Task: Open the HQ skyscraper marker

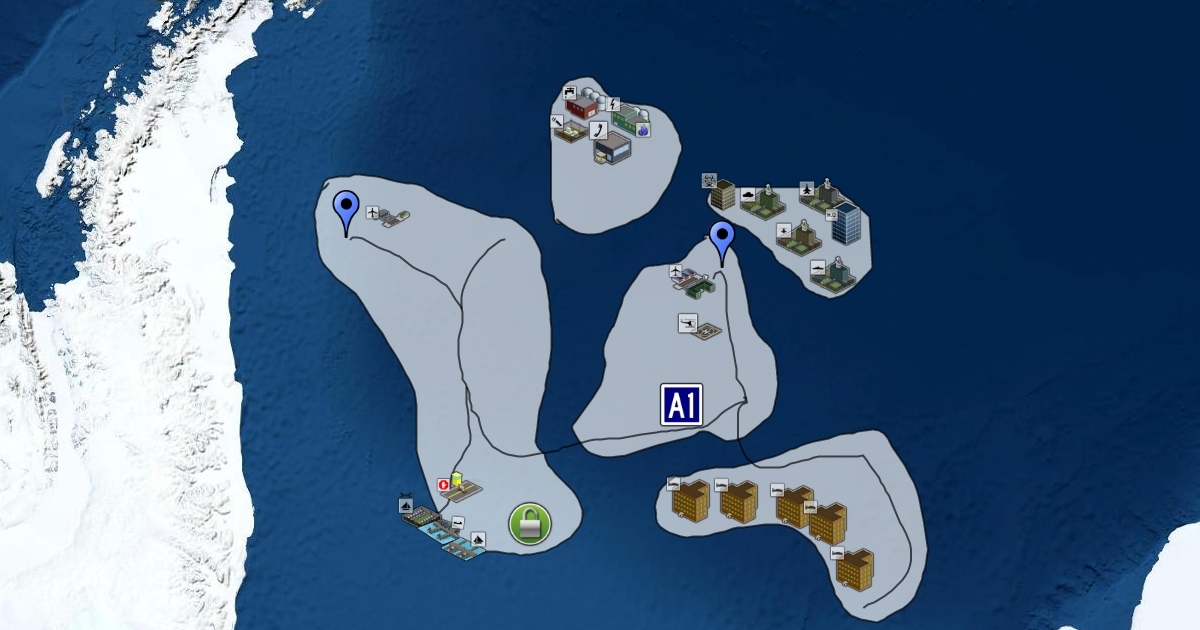Action: (x=846, y=223)
